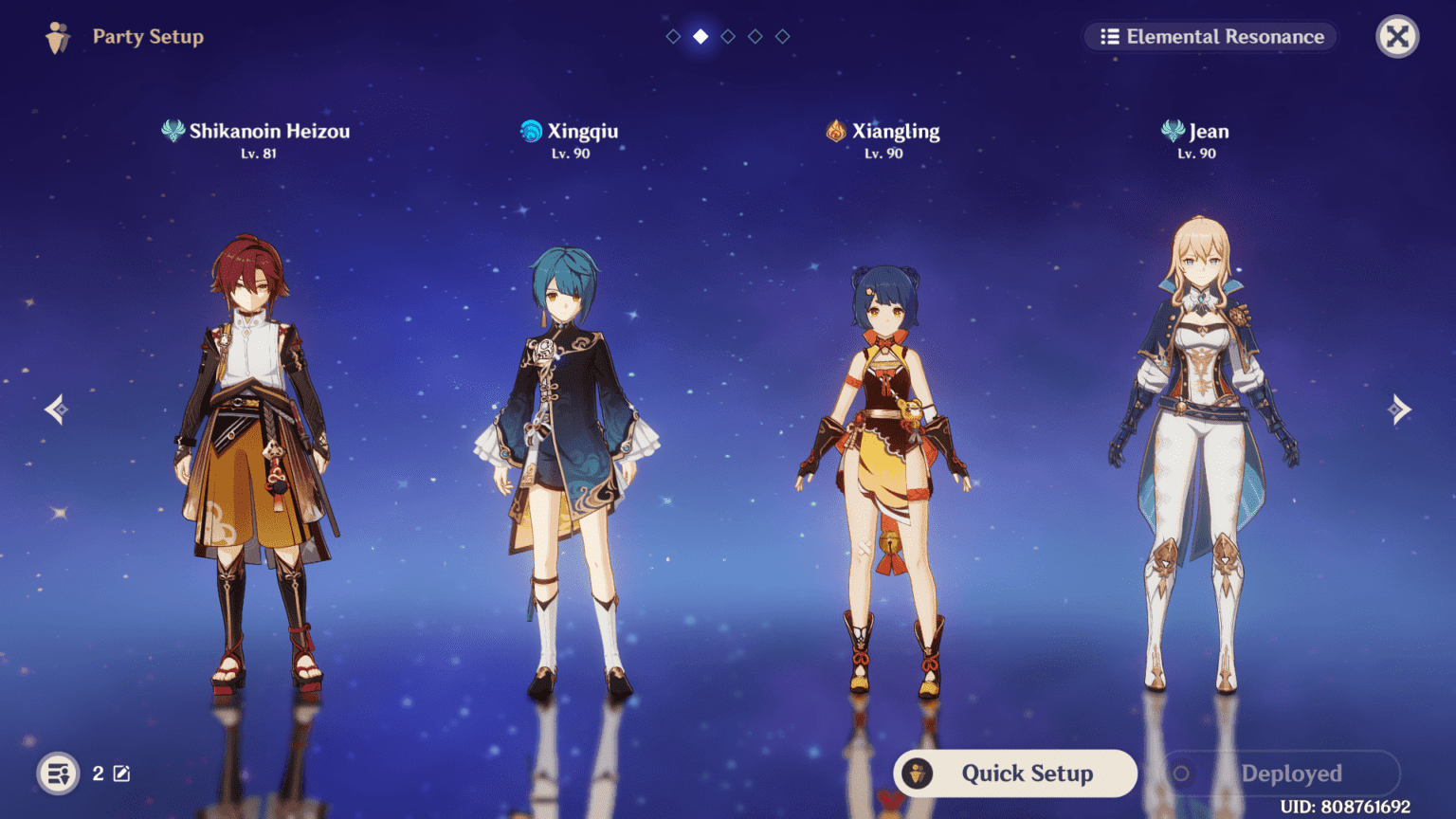Go to the next party with right arrow
This screenshot has width=1456, height=819.
[1399, 409]
